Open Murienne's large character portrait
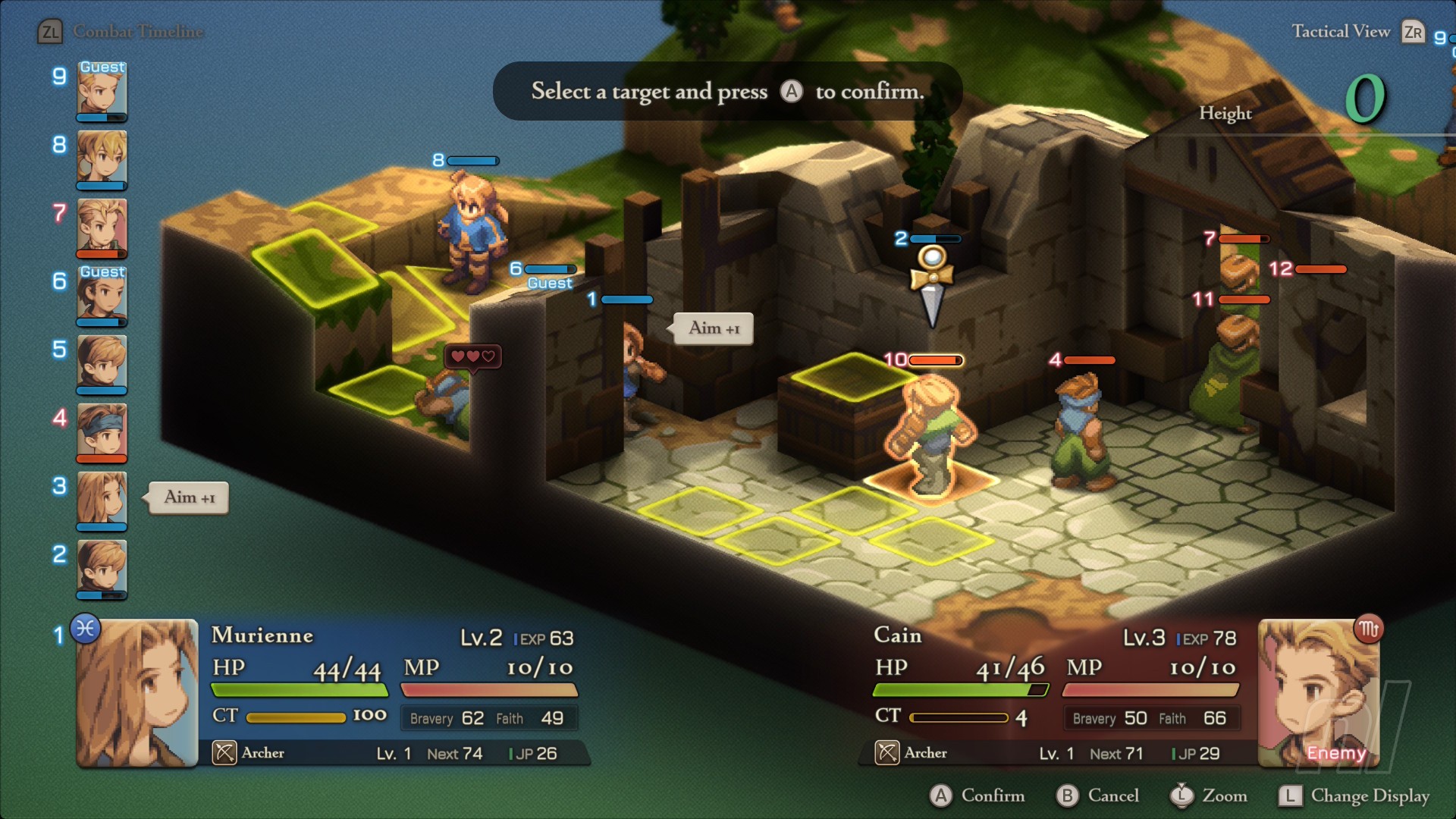Screen dimensions: 1456x819 [137, 693]
